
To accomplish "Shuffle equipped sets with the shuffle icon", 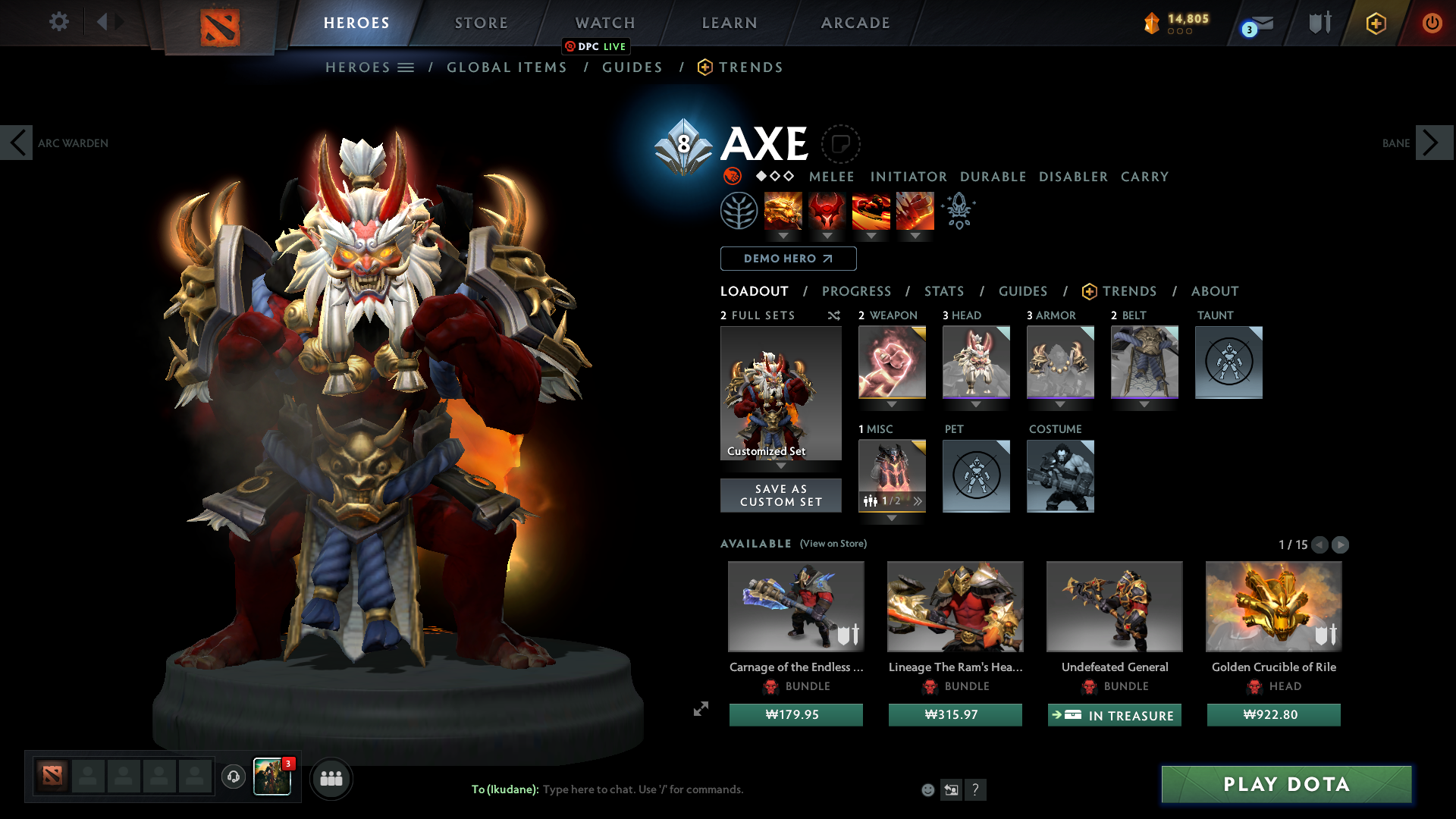I will [834, 316].
